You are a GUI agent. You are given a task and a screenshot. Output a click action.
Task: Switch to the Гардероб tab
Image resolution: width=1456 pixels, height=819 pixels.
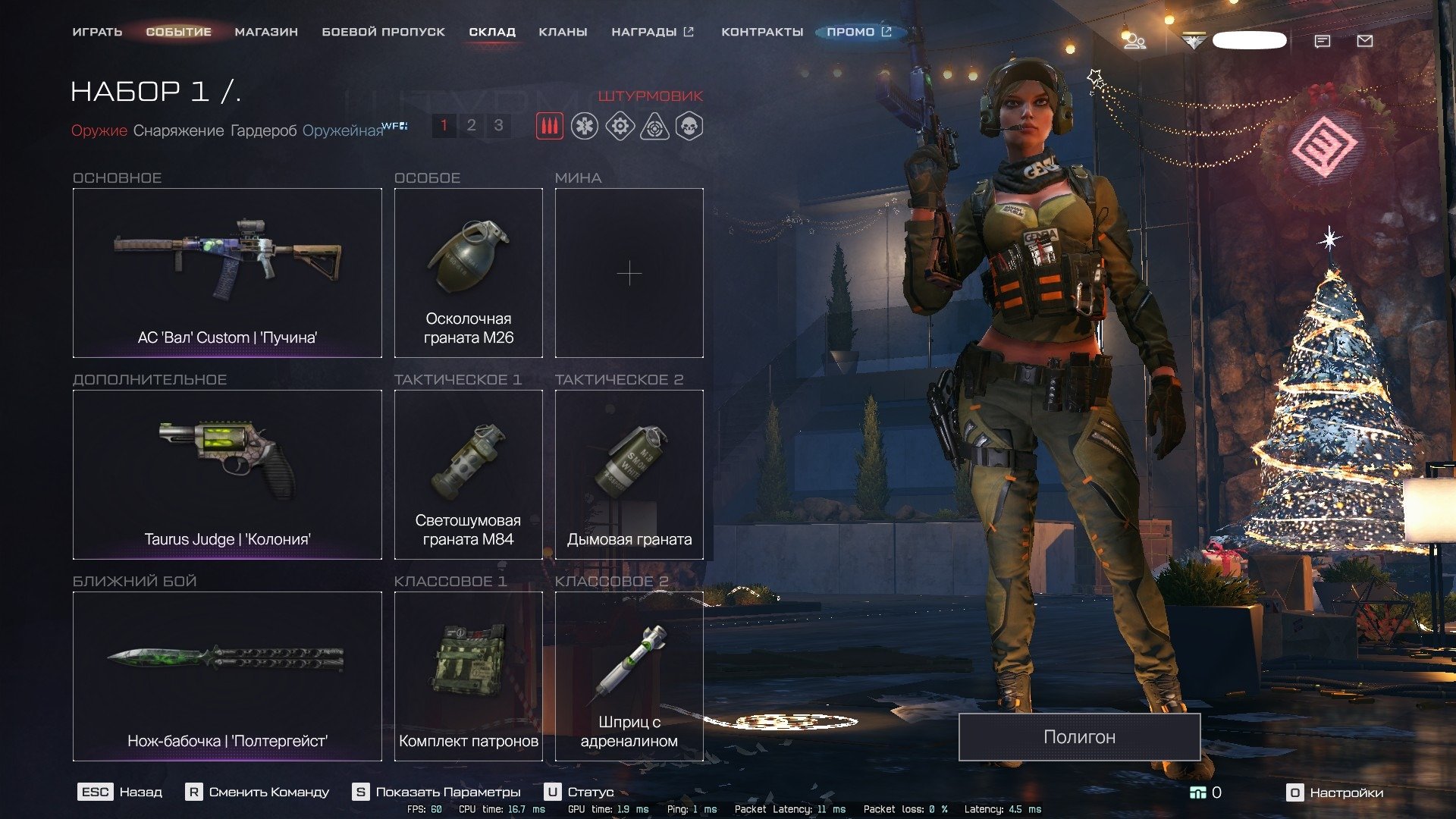coord(263,130)
